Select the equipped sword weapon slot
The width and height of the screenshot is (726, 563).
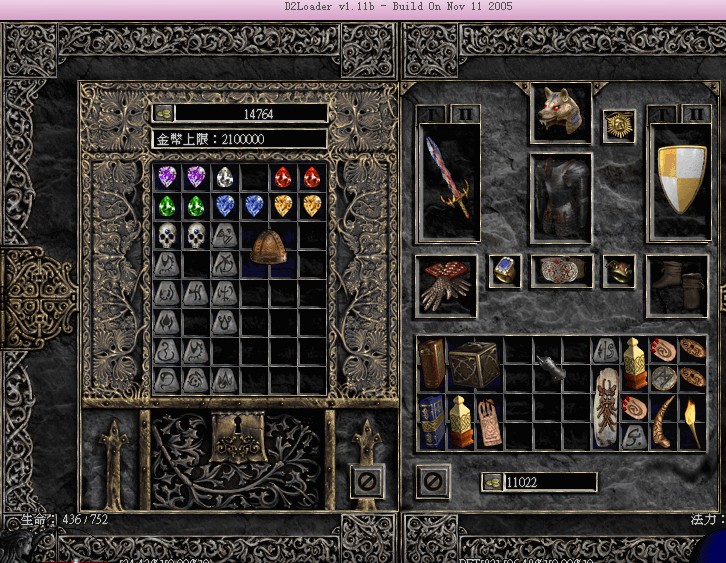448,180
